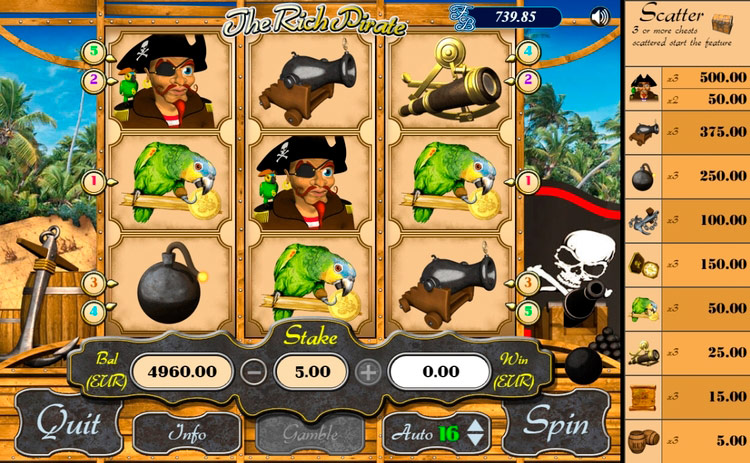Decrease the stake with the minus button
Screen dimensions: 750x463
[x=254, y=373]
